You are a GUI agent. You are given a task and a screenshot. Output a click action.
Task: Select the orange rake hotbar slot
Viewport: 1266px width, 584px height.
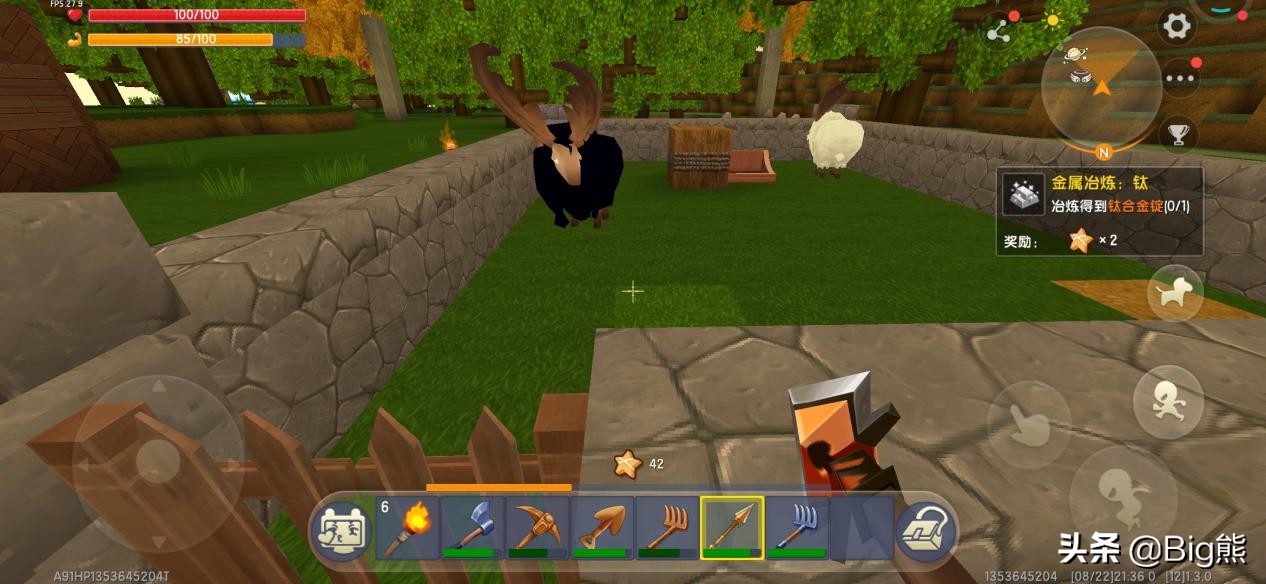(667, 527)
